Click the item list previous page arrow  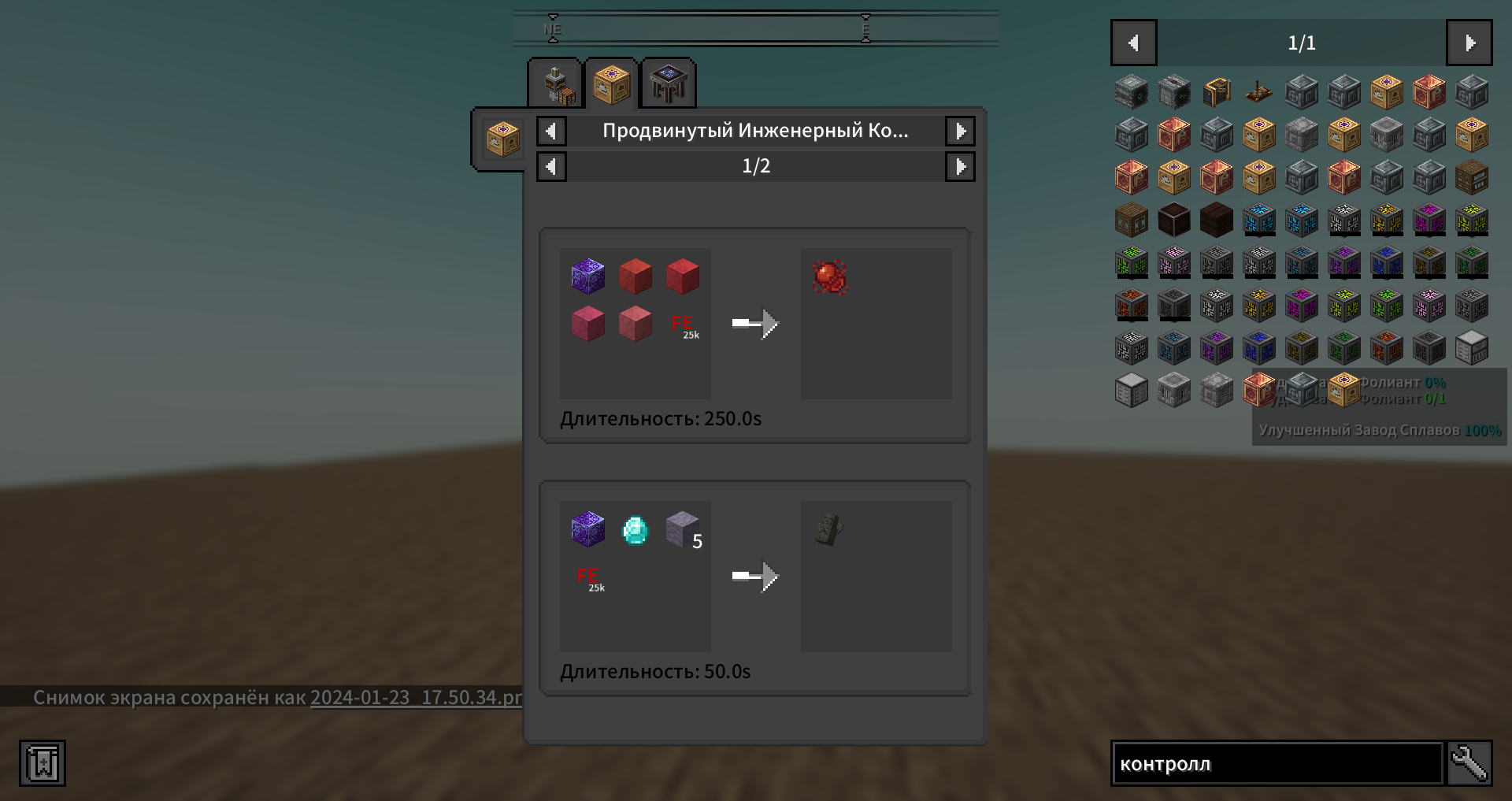click(x=1133, y=43)
